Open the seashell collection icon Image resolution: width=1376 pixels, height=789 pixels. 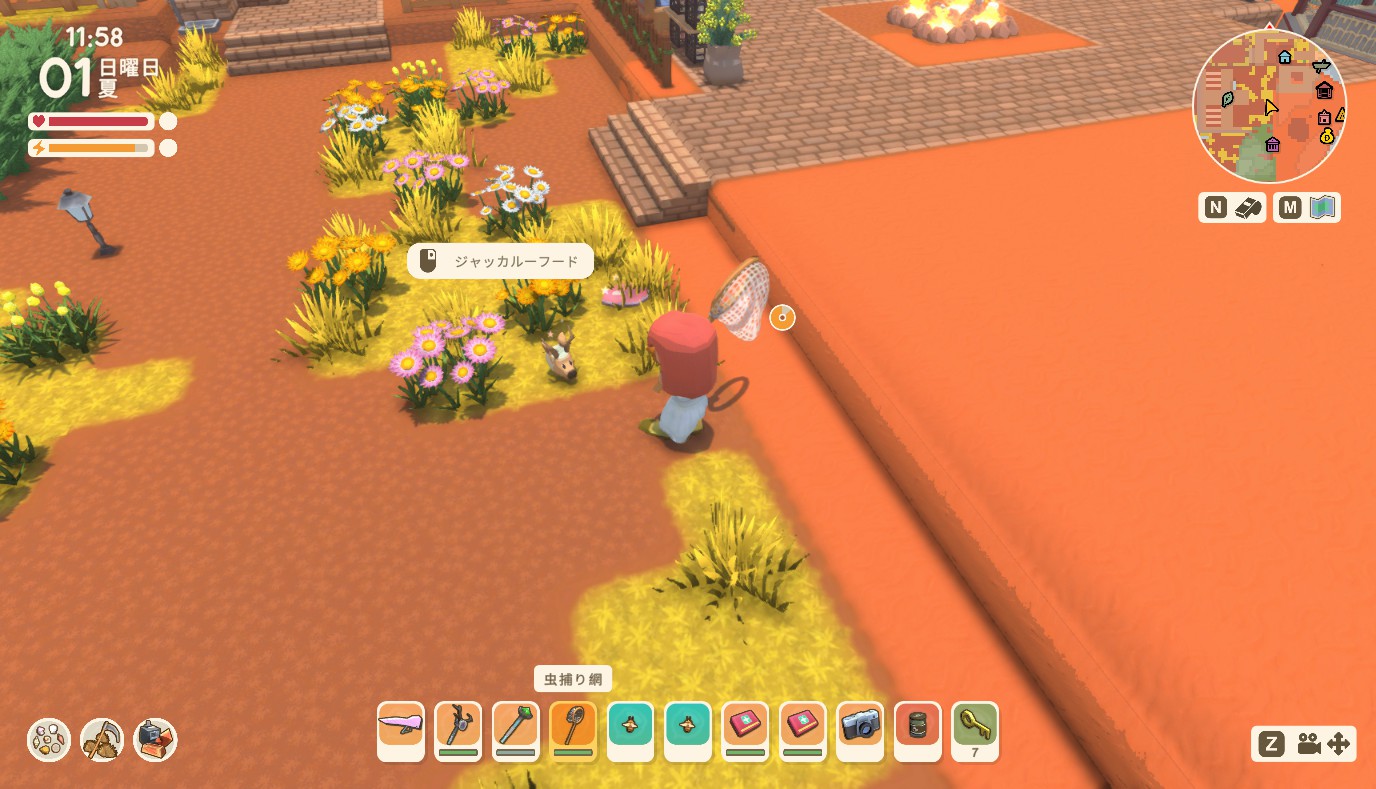point(49,740)
